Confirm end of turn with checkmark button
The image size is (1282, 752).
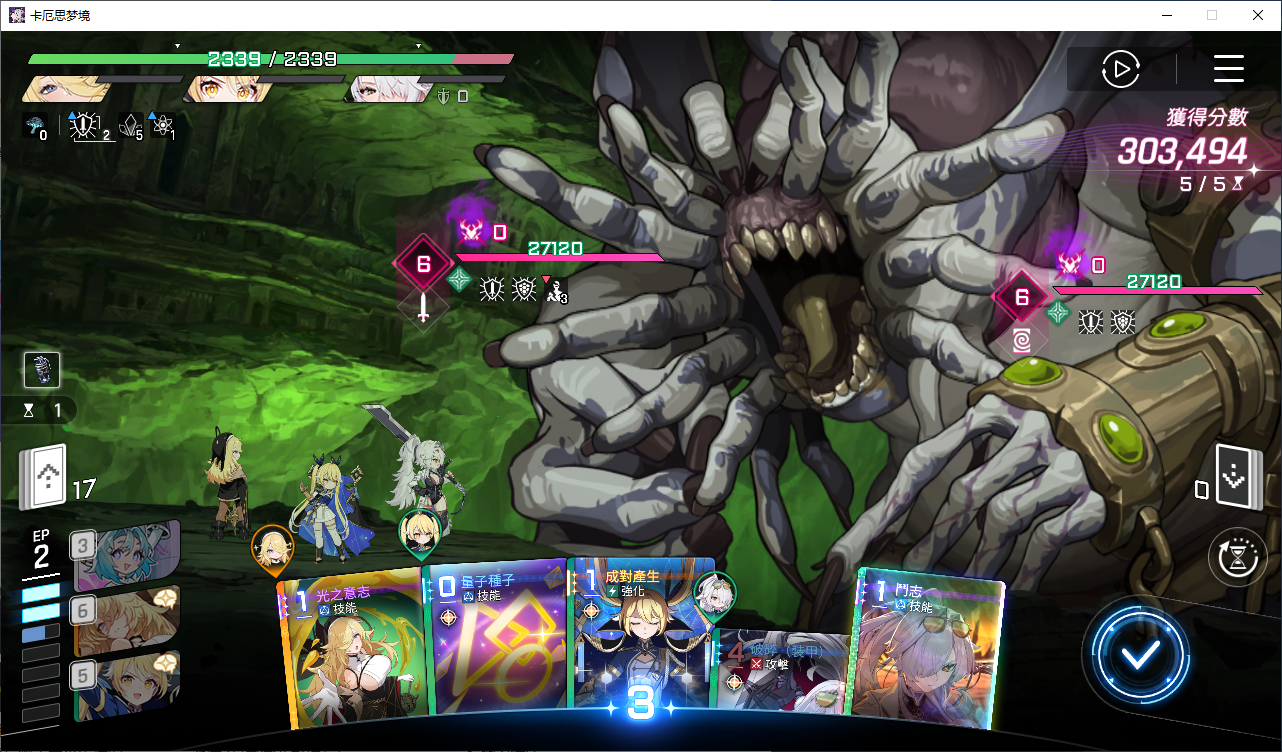(1140, 655)
